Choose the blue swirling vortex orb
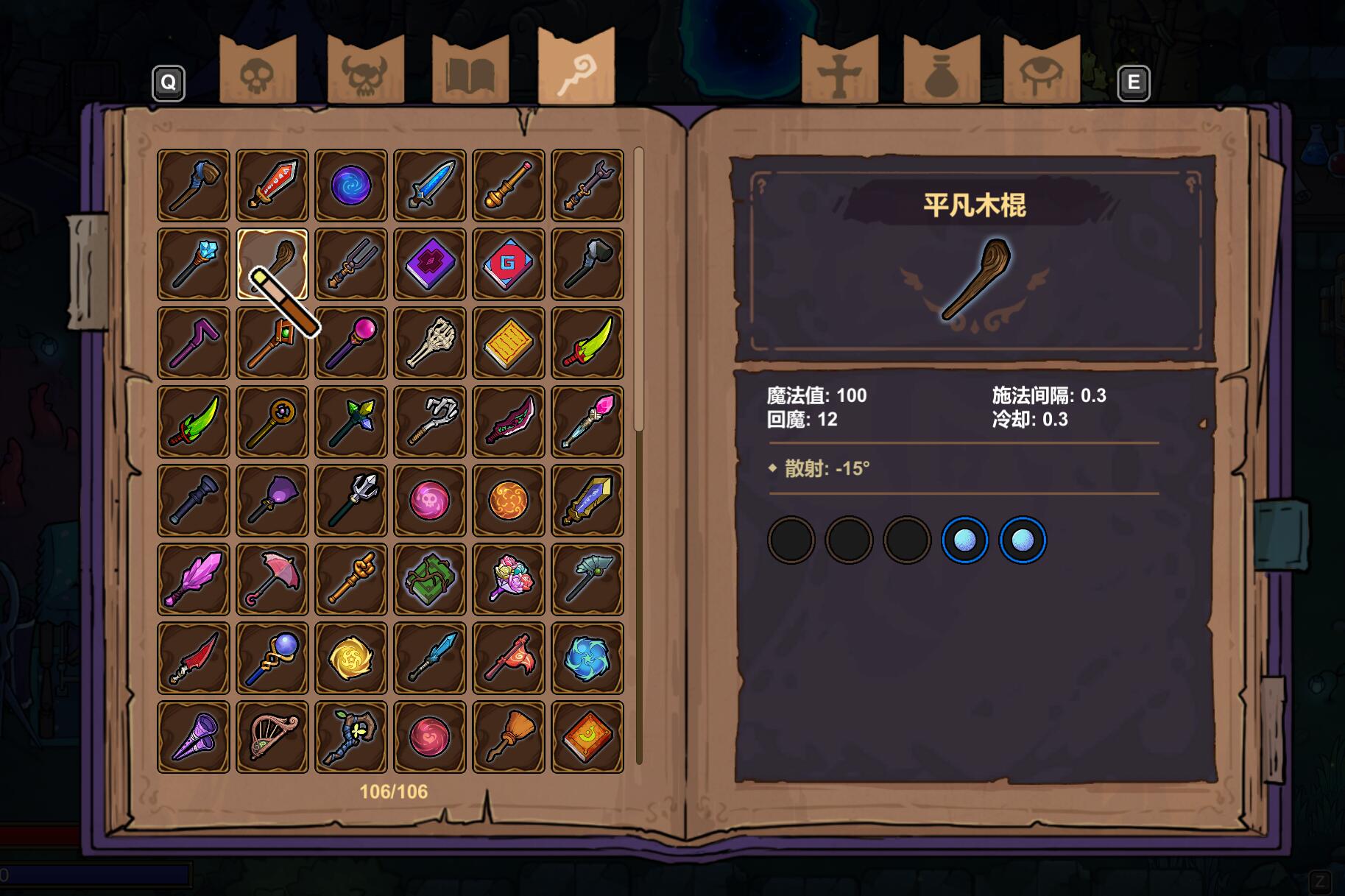 (351, 186)
